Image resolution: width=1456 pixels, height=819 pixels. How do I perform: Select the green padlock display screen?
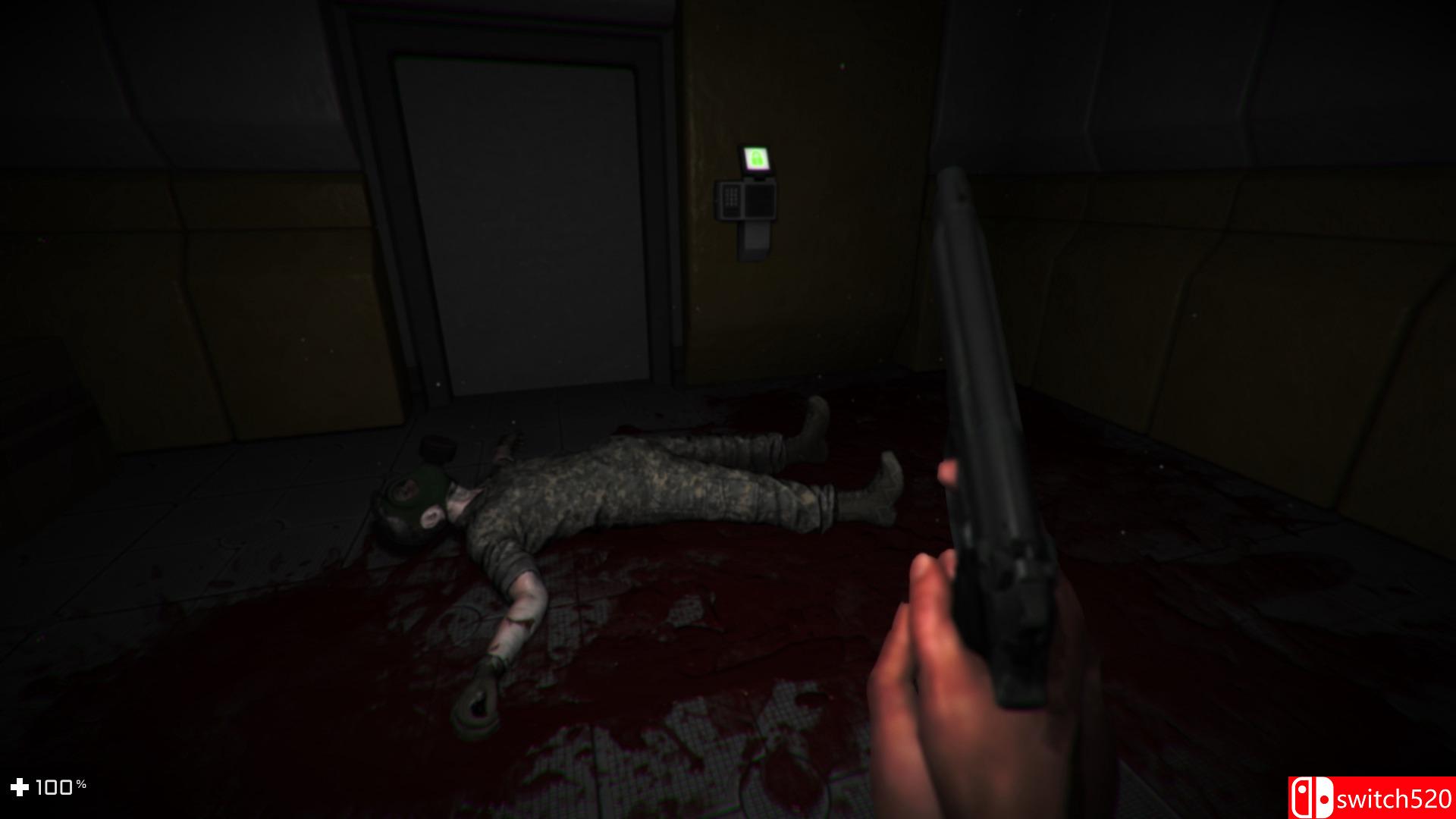tap(755, 158)
